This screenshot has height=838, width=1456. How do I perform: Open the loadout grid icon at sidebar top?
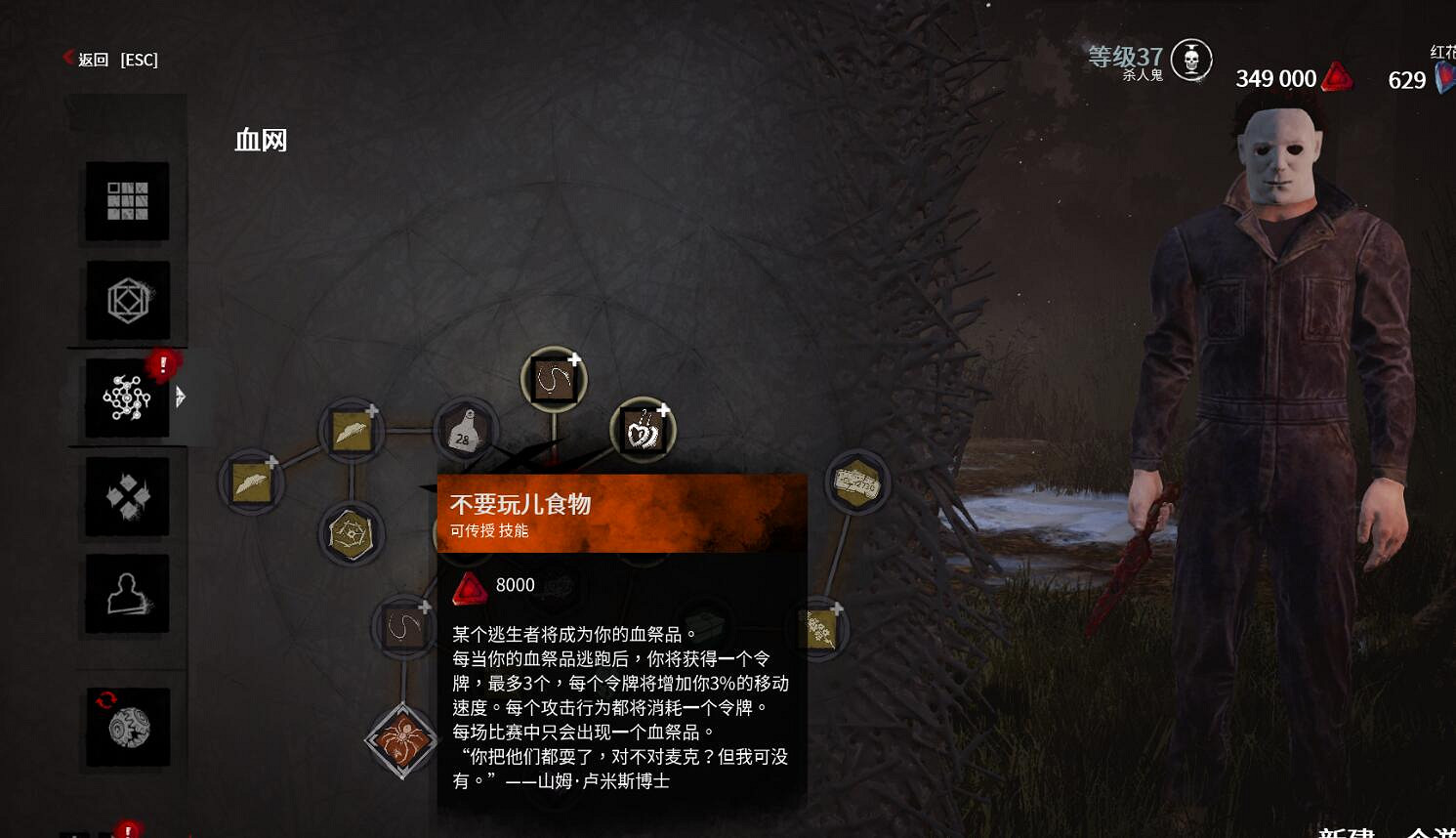click(126, 202)
